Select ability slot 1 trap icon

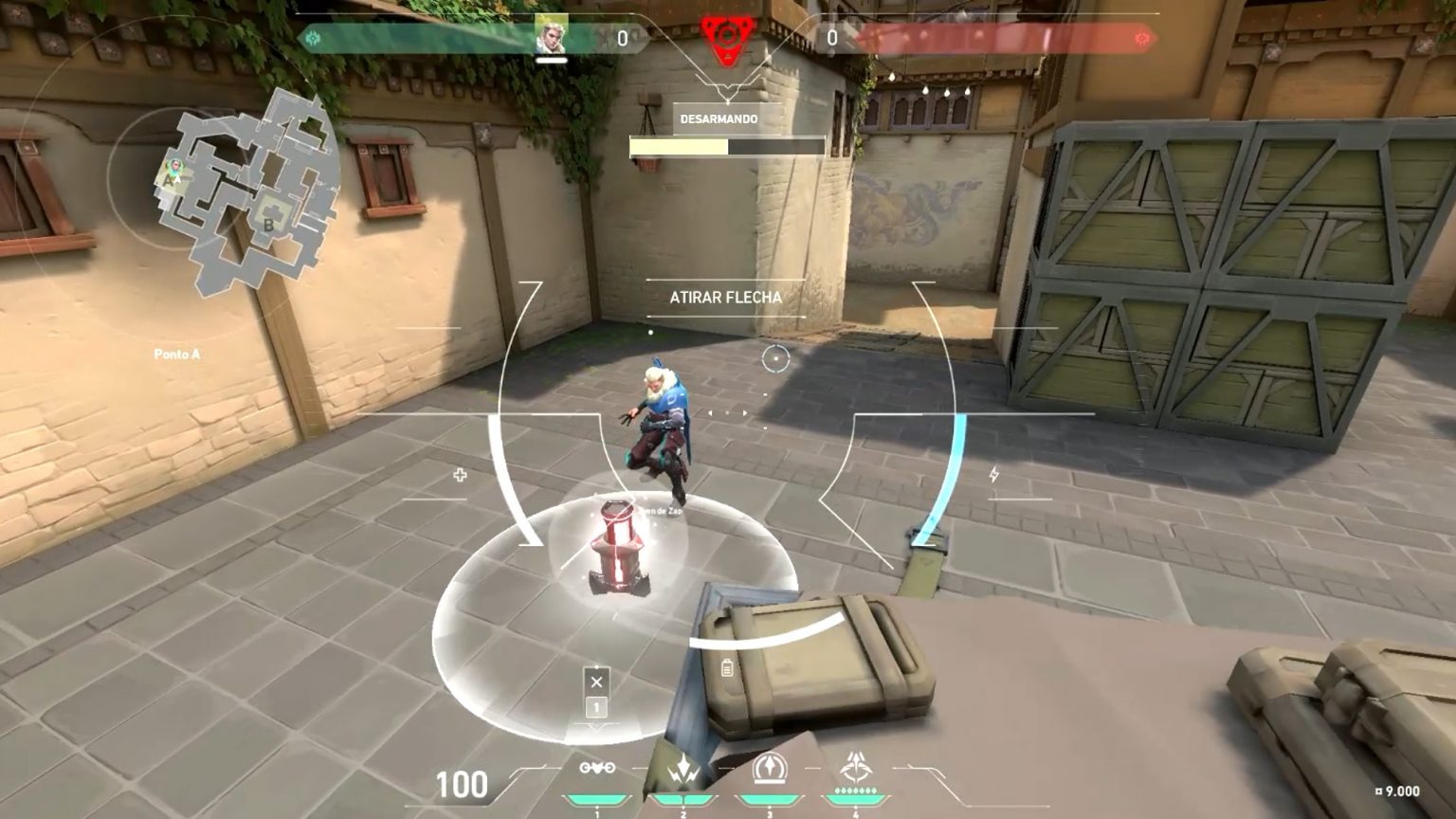pyautogui.click(x=595, y=769)
